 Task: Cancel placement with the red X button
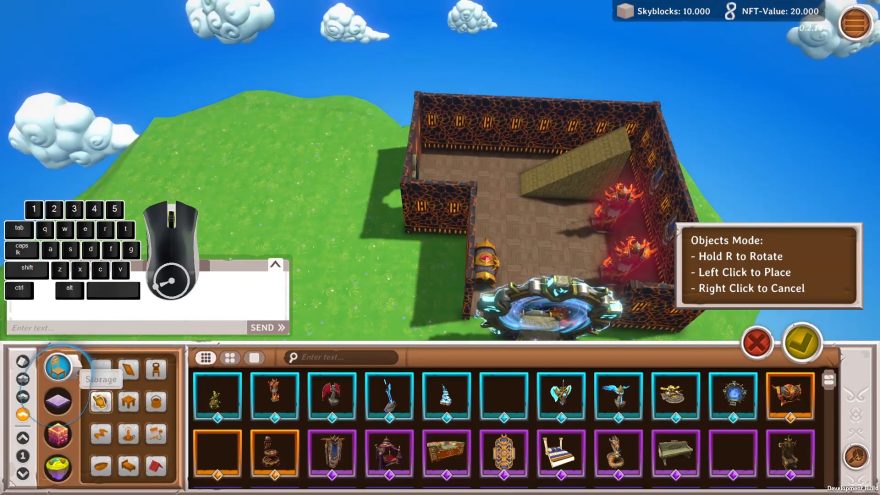757,343
